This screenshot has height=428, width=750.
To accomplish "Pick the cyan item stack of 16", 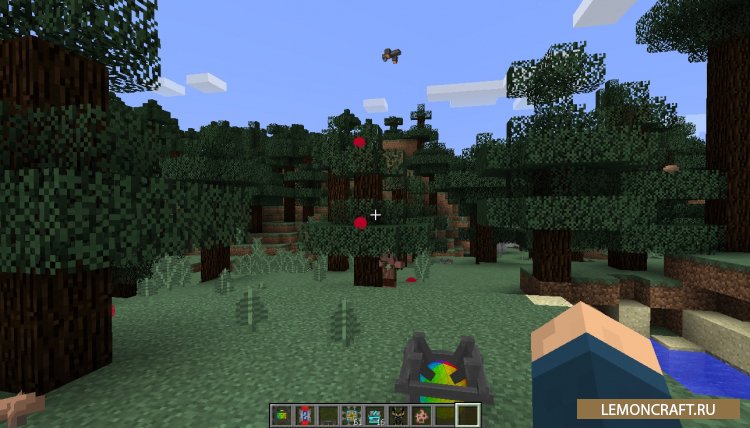I will pos(373,414).
